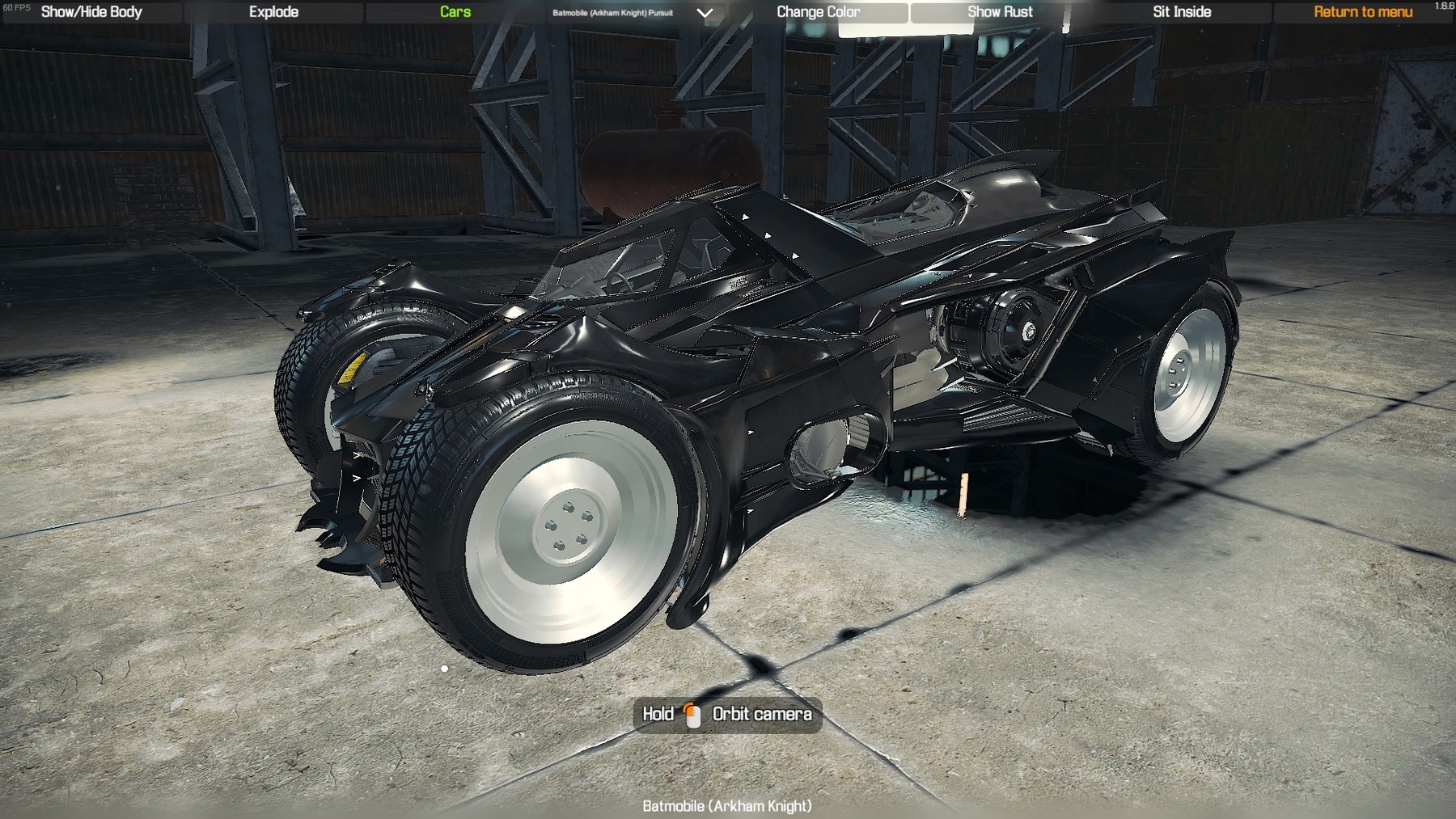
Task: Sit Inside the Batmobile
Action: [1182, 12]
